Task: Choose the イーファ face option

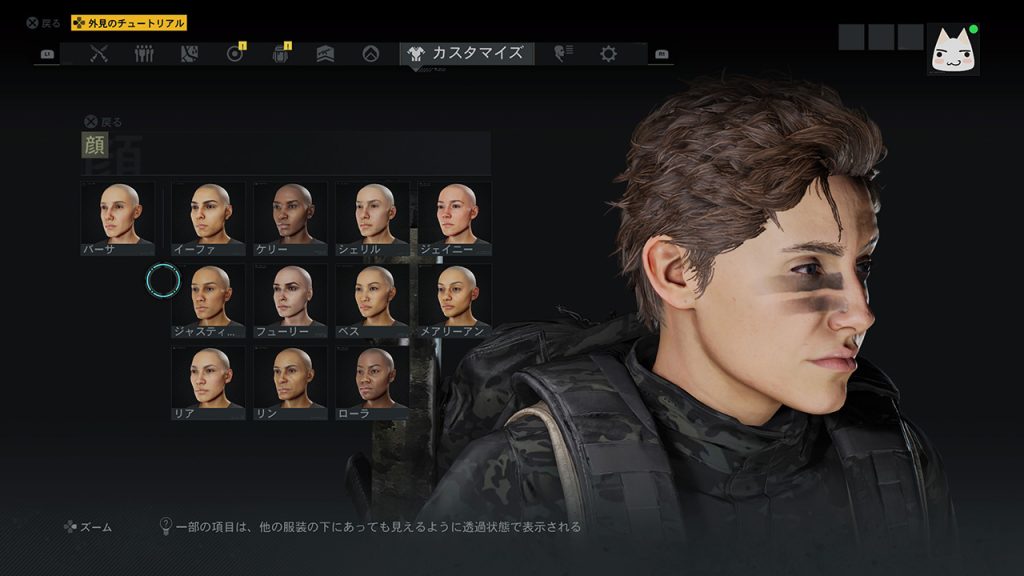Action: click(208, 217)
